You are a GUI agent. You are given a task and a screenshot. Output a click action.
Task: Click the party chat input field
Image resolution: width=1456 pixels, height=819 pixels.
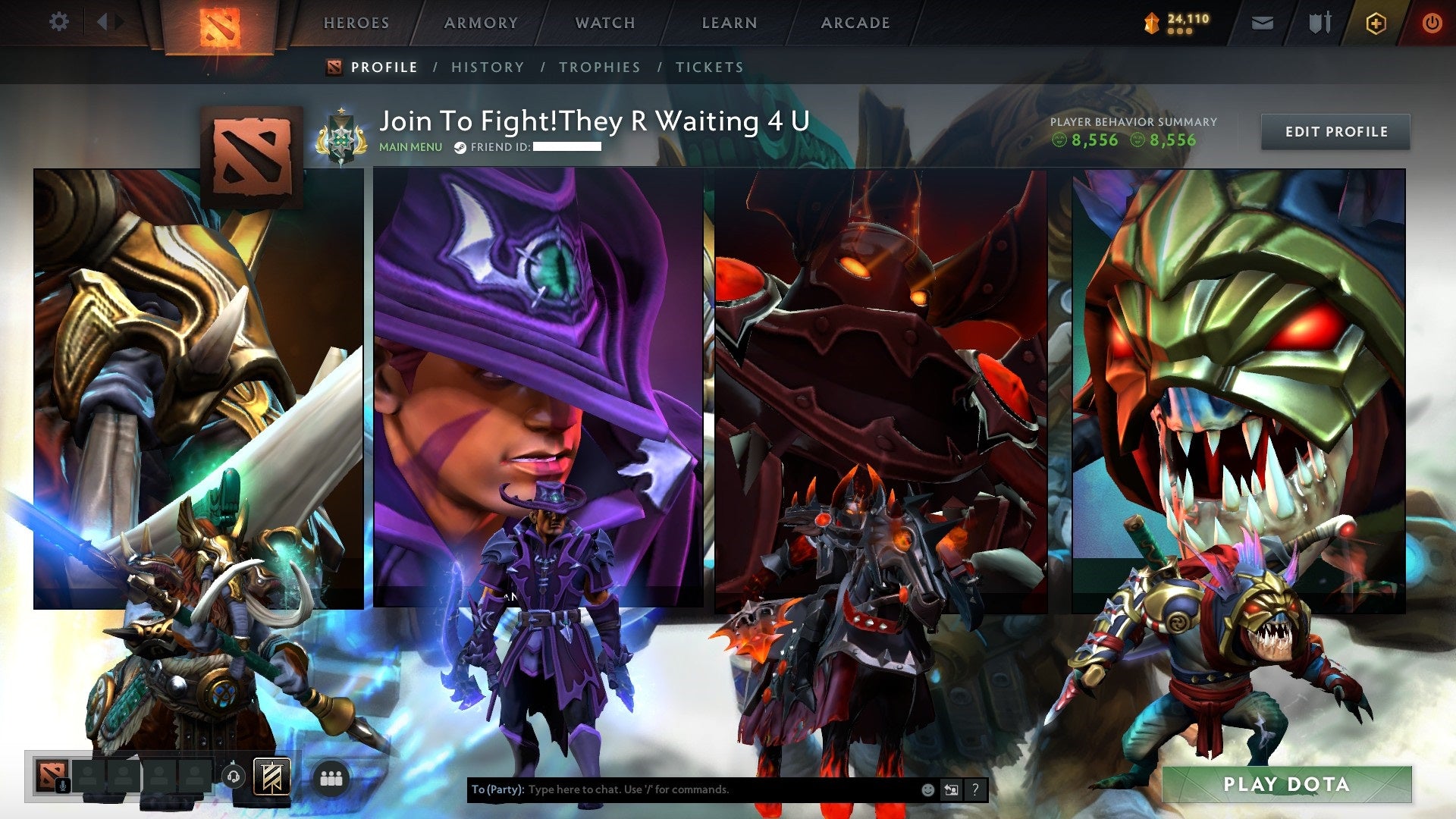(x=682, y=789)
